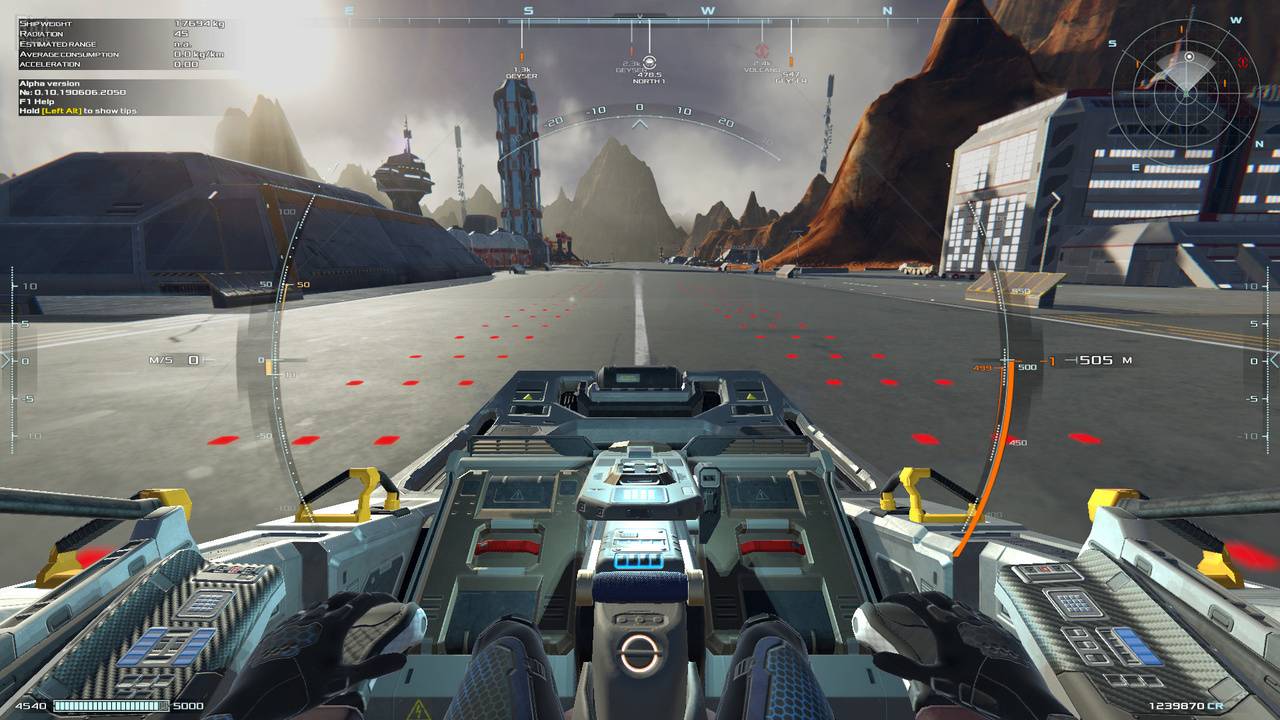Screen dimensions: 1280x720
Task: Click the Volcano marker on the compass strip
Action: pyautogui.click(x=762, y=50)
